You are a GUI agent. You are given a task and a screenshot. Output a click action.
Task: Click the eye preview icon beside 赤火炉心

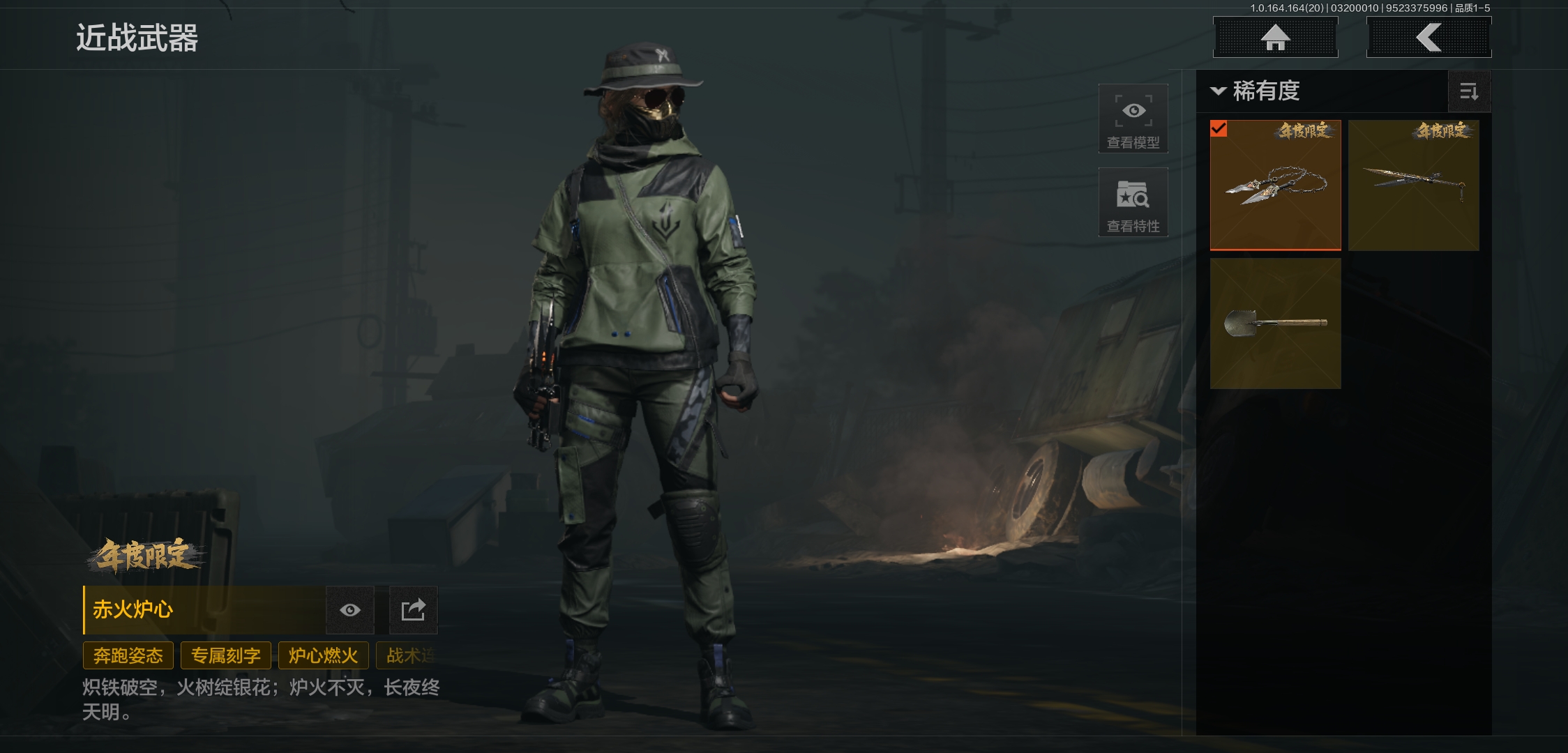350,610
